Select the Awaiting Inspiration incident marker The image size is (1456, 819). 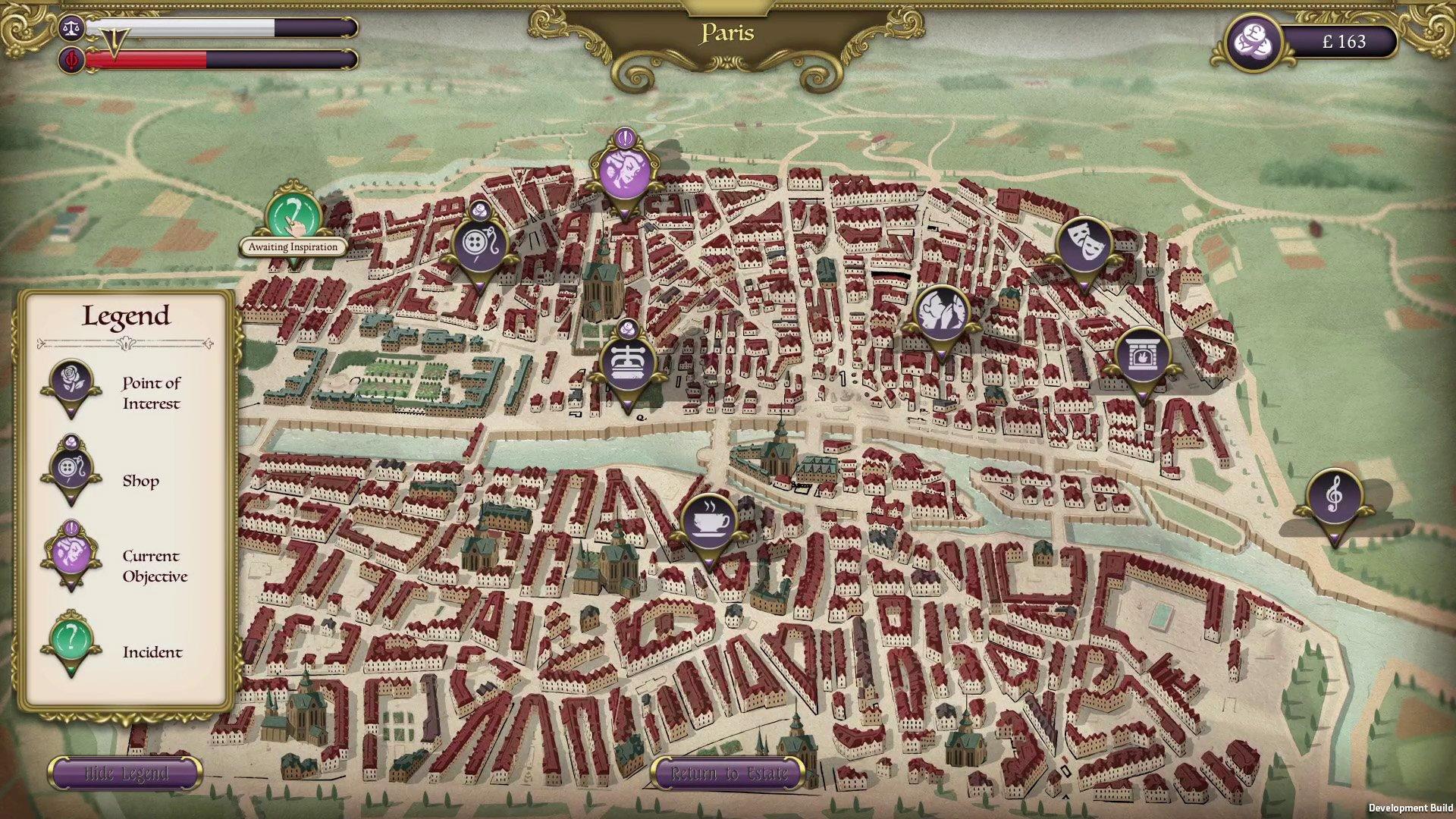pyautogui.click(x=293, y=216)
